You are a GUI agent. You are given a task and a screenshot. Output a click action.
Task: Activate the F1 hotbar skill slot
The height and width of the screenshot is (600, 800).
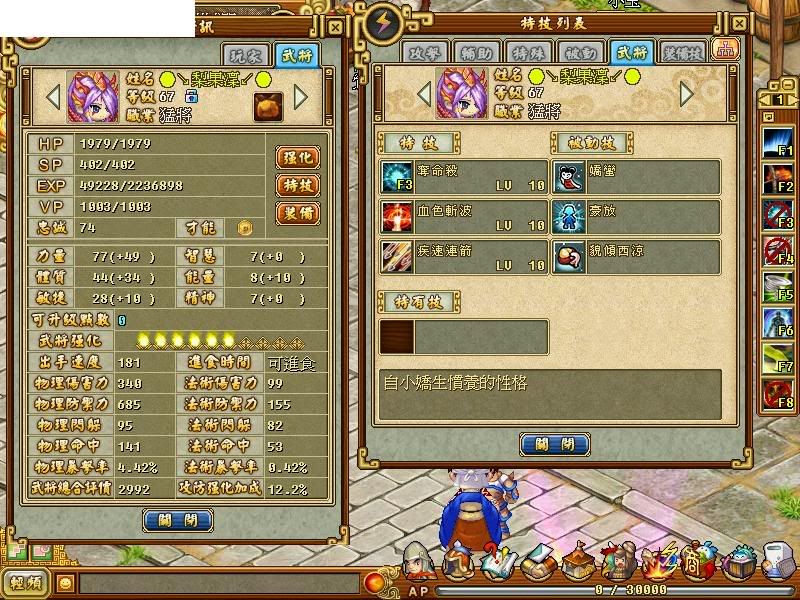click(778, 140)
